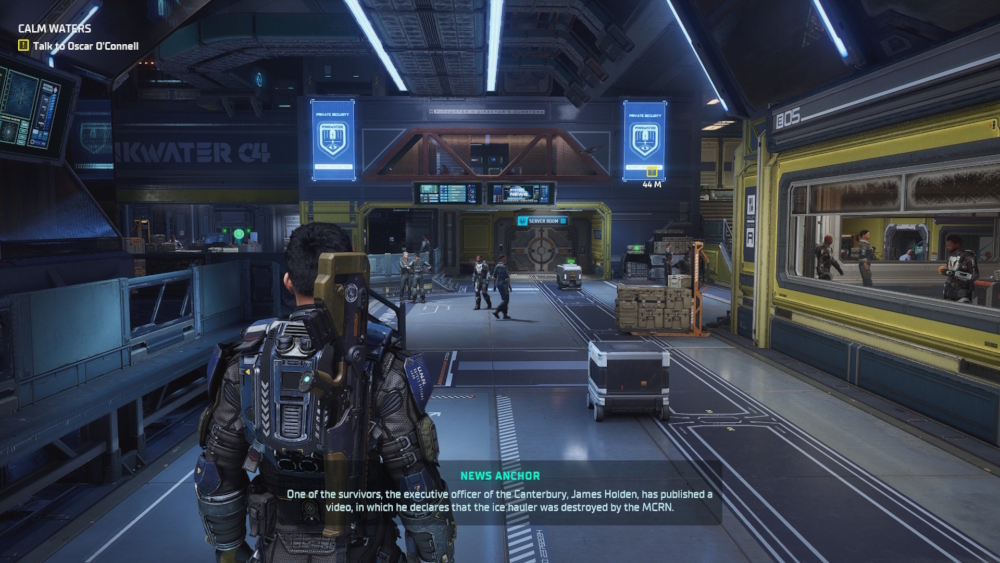Select the Calm Waters quest objective tracker
Viewport: 1000px width, 563px height.
pos(77,45)
